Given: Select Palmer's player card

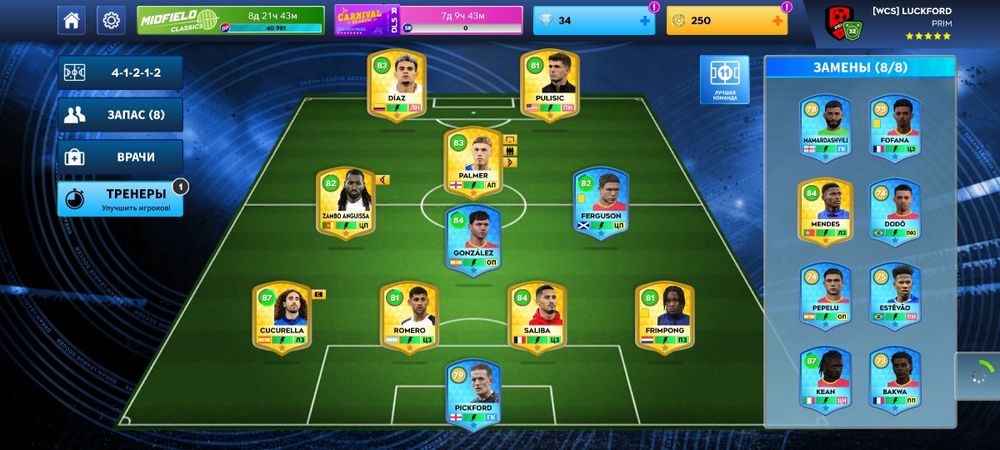Looking at the screenshot, I should (x=472, y=162).
